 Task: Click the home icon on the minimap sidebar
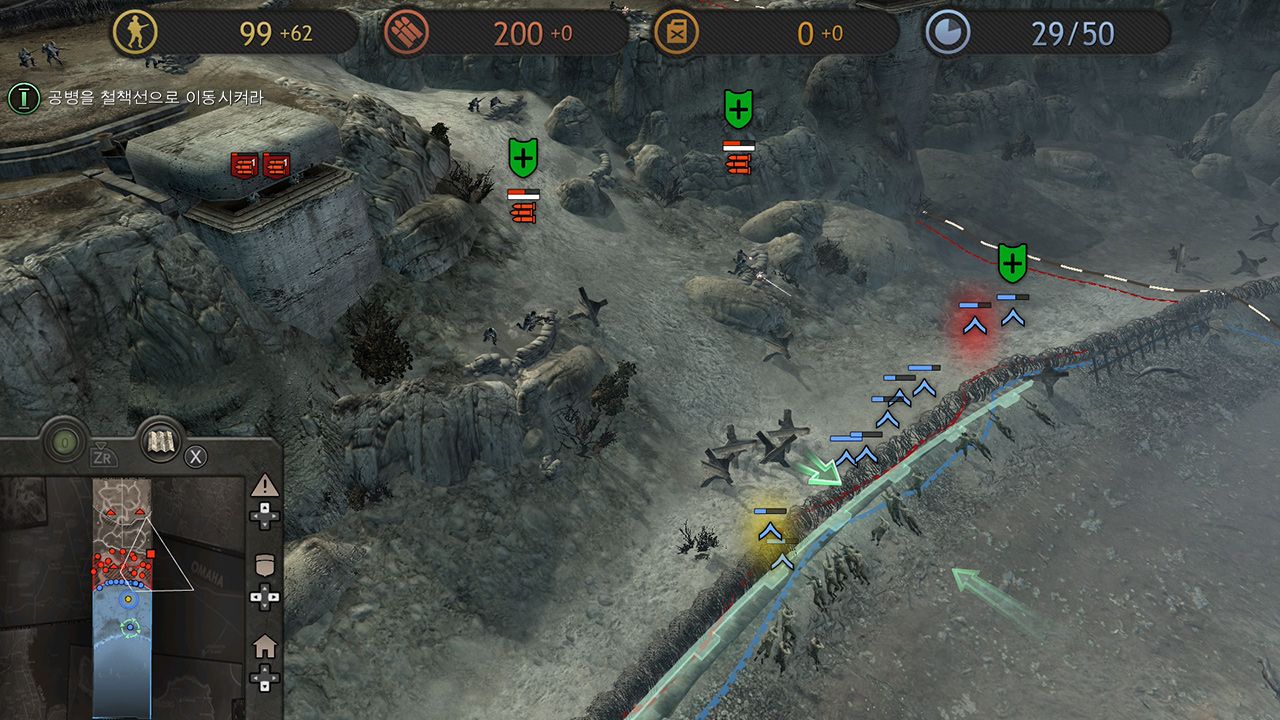coord(265,645)
